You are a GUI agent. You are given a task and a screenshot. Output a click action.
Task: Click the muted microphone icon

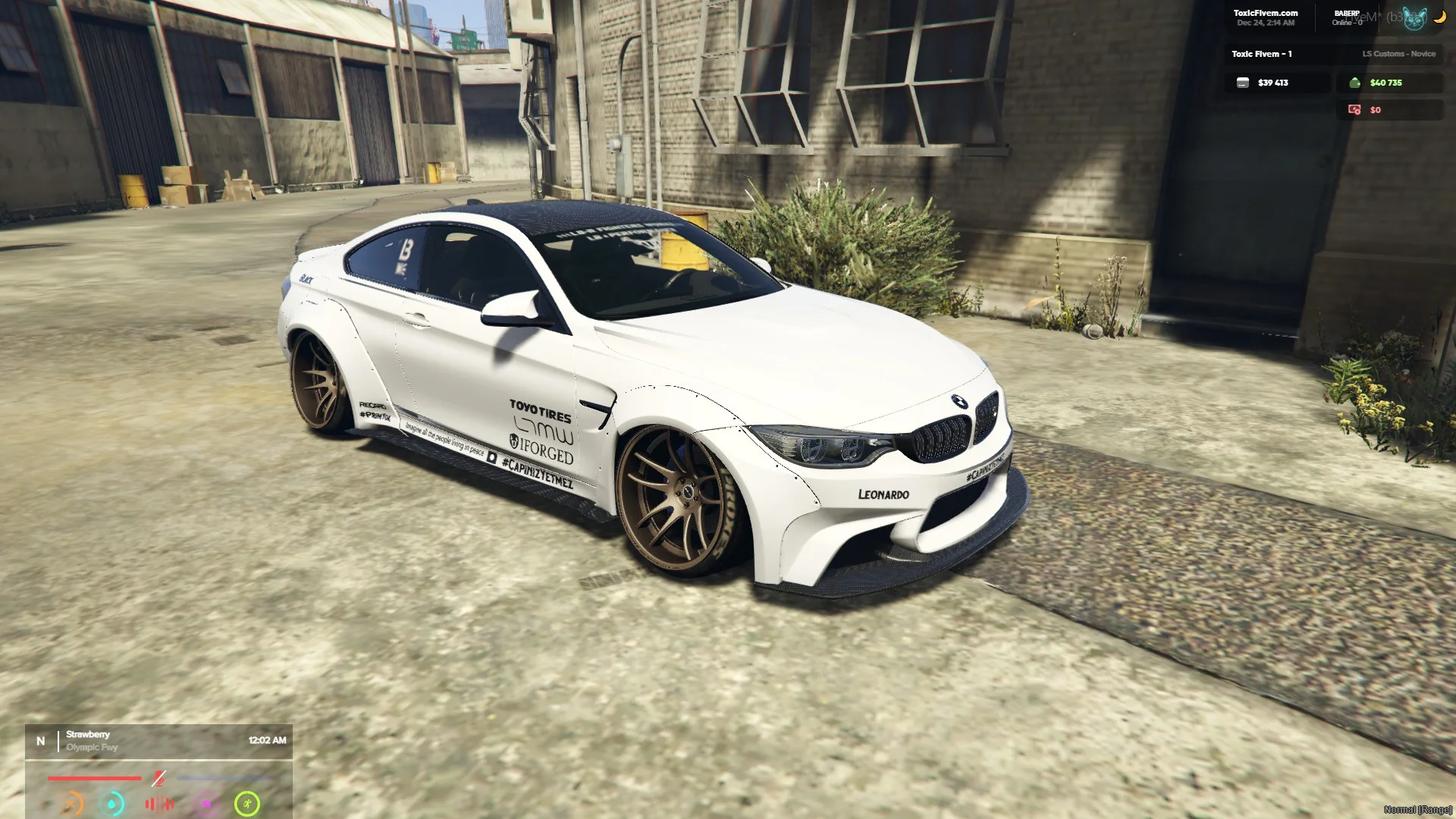click(158, 778)
